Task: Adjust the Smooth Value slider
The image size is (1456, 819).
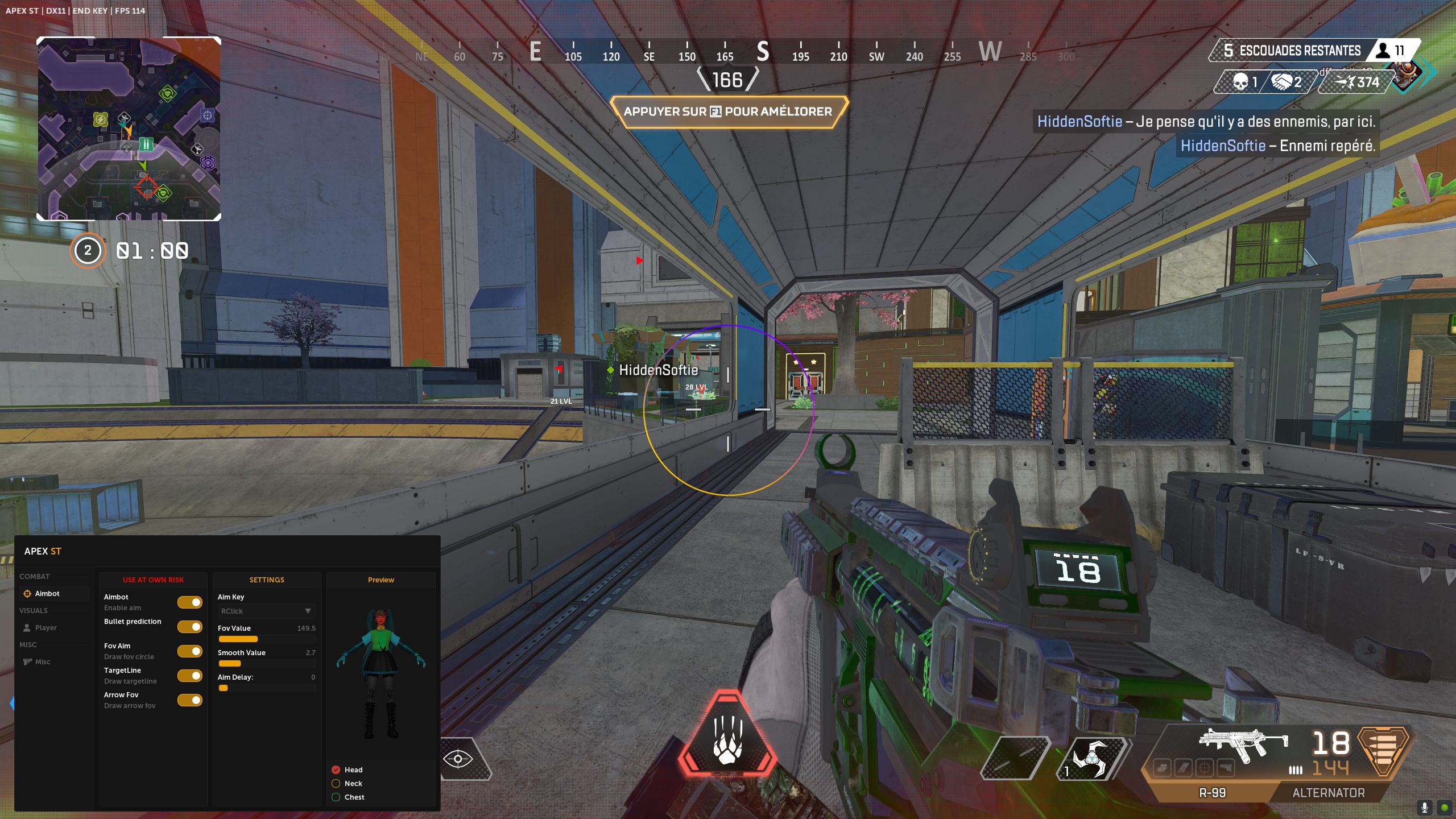Action: point(266,664)
